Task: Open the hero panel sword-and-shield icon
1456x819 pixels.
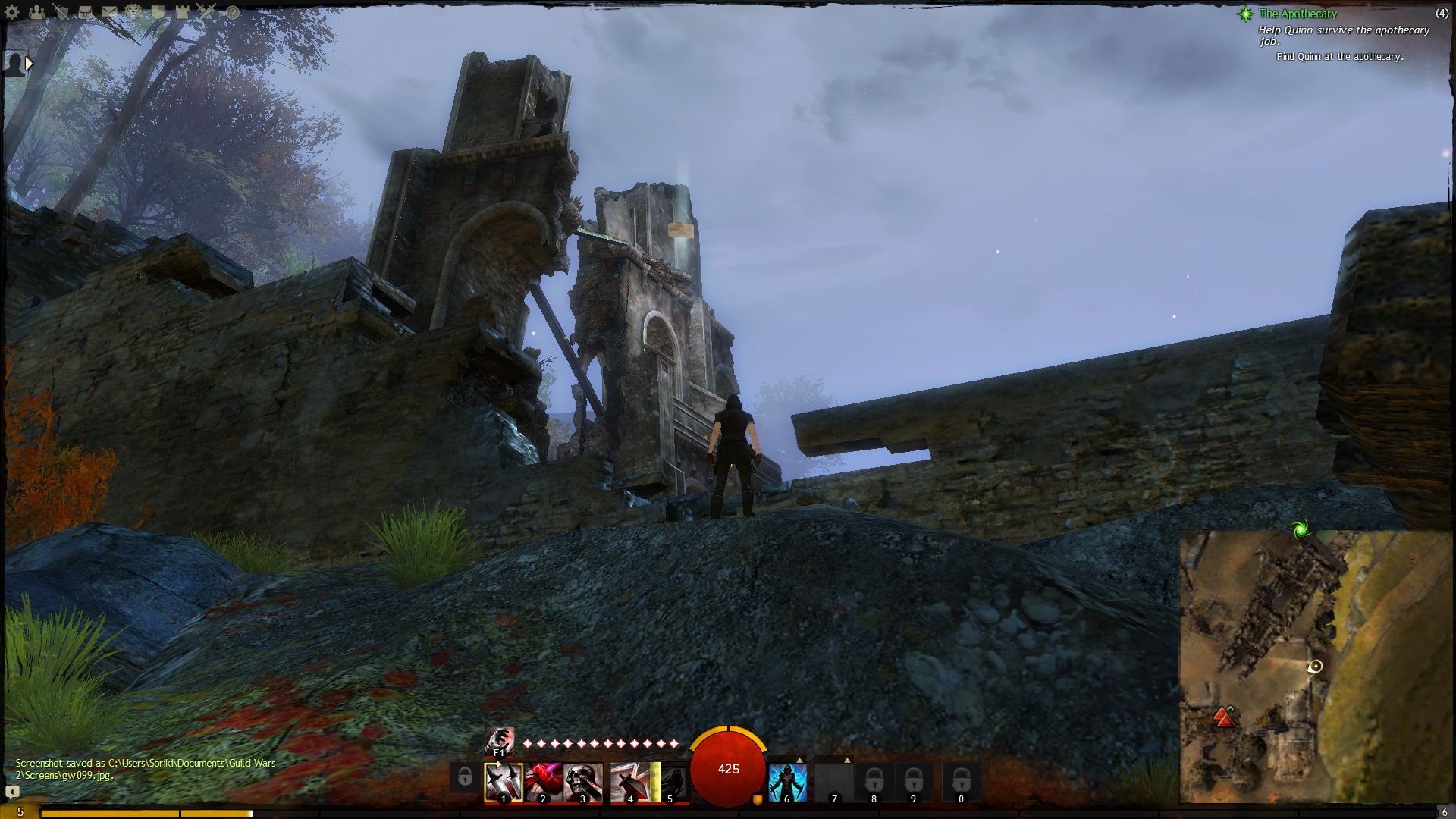Action: pos(61,12)
